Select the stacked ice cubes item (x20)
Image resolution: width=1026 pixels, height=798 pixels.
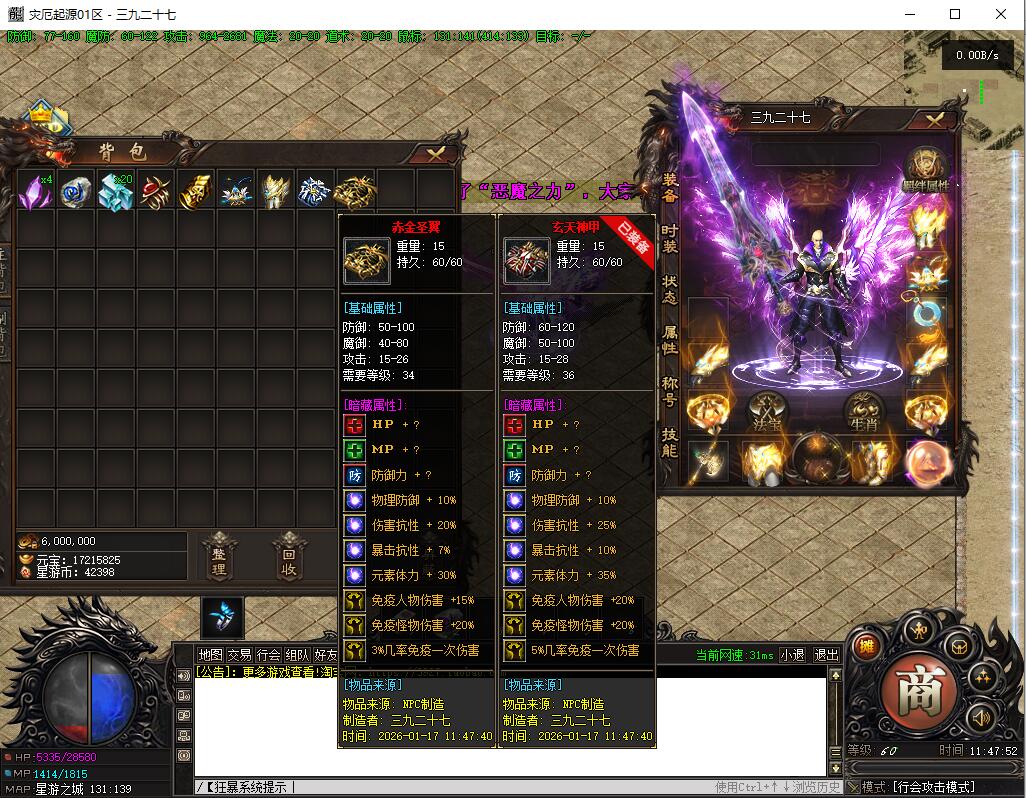tap(116, 190)
